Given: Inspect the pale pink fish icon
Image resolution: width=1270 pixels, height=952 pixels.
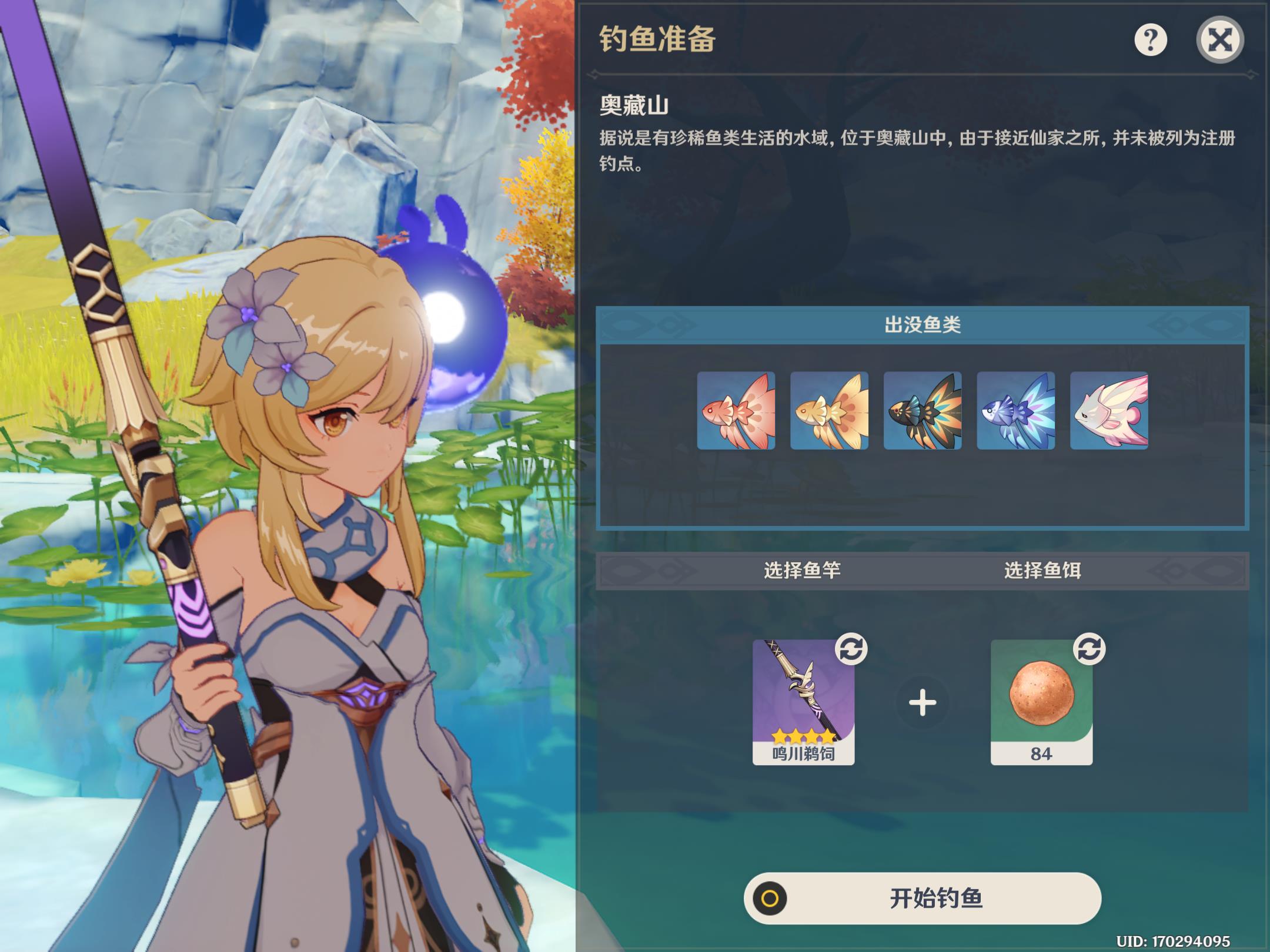Looking at the screenshot, I should (x=1109, y=411).
